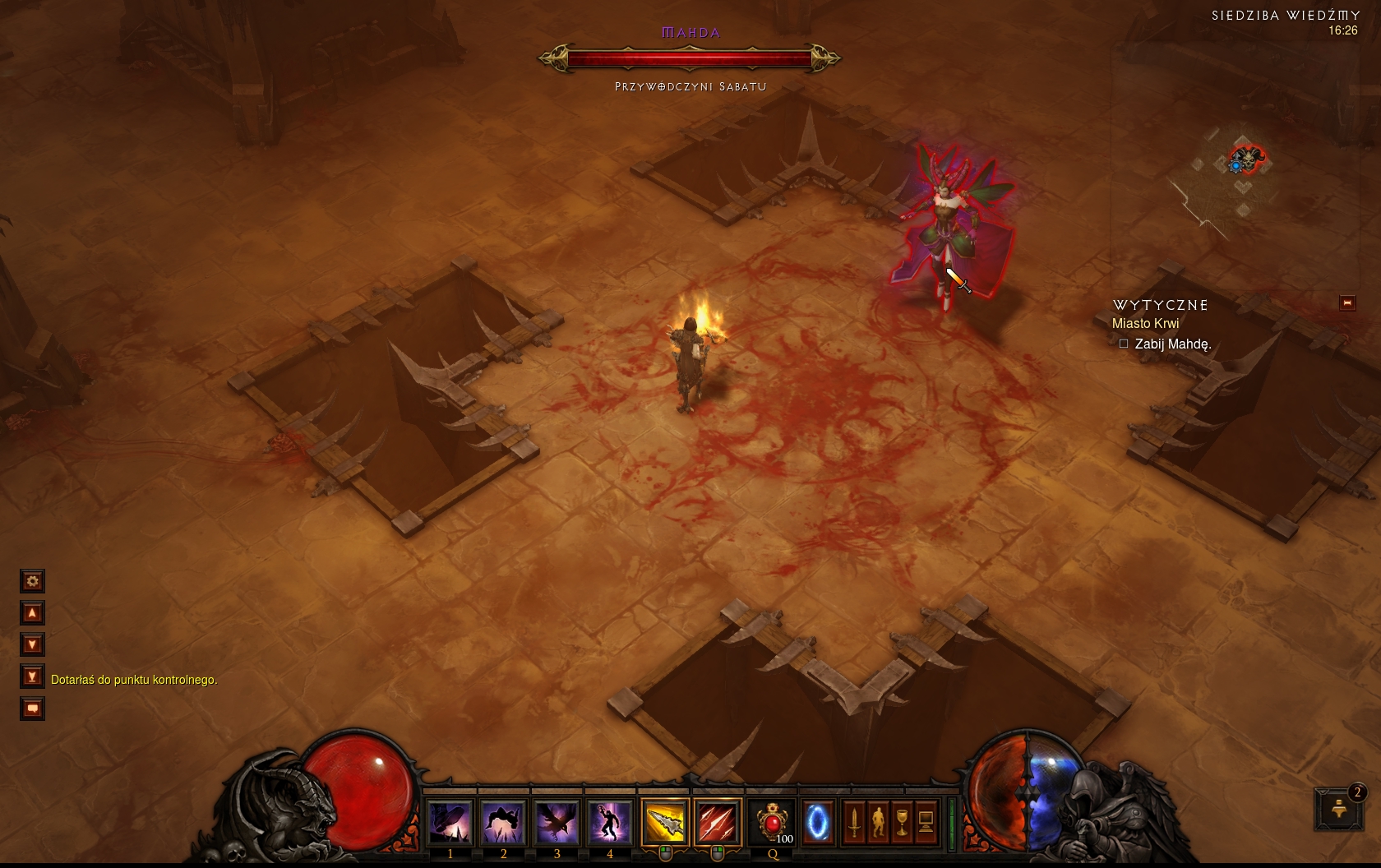Use the Vault skill in slot 2

click(x=503, y=821)
